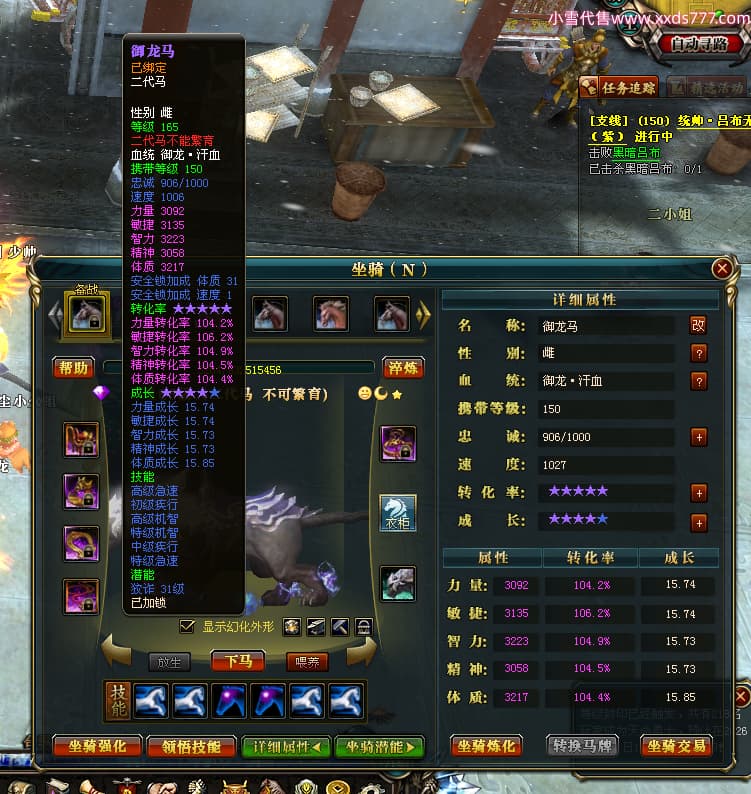Open the 衣柜 wardrobe icon
This screenshot has height=794, width=751.
pyautogui.click(x=397, y=513)
